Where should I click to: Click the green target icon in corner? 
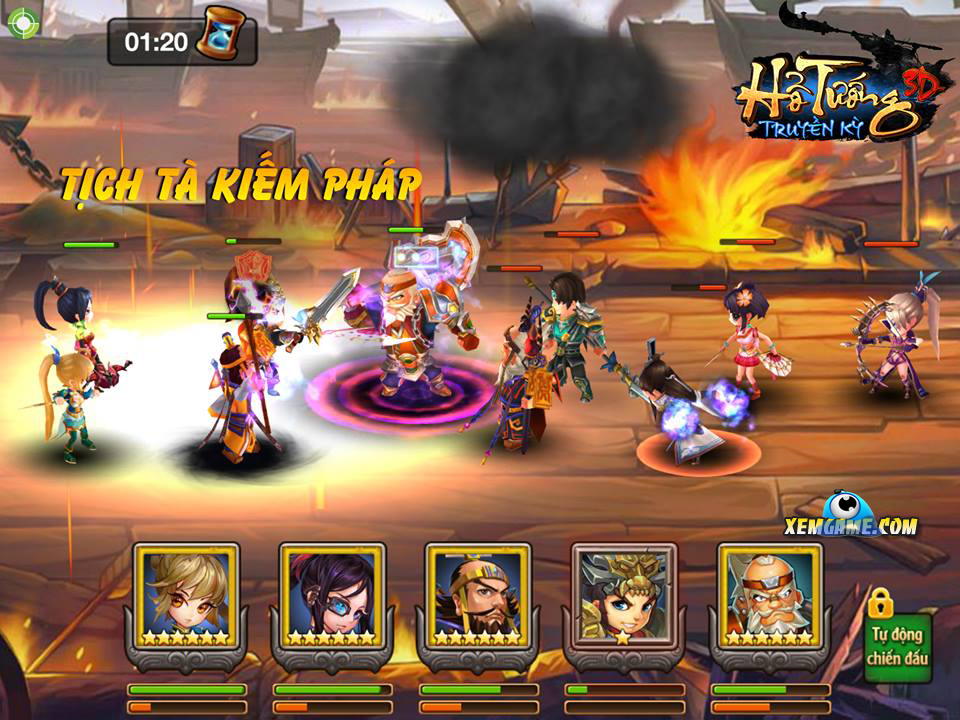click(x=21, y=22)
